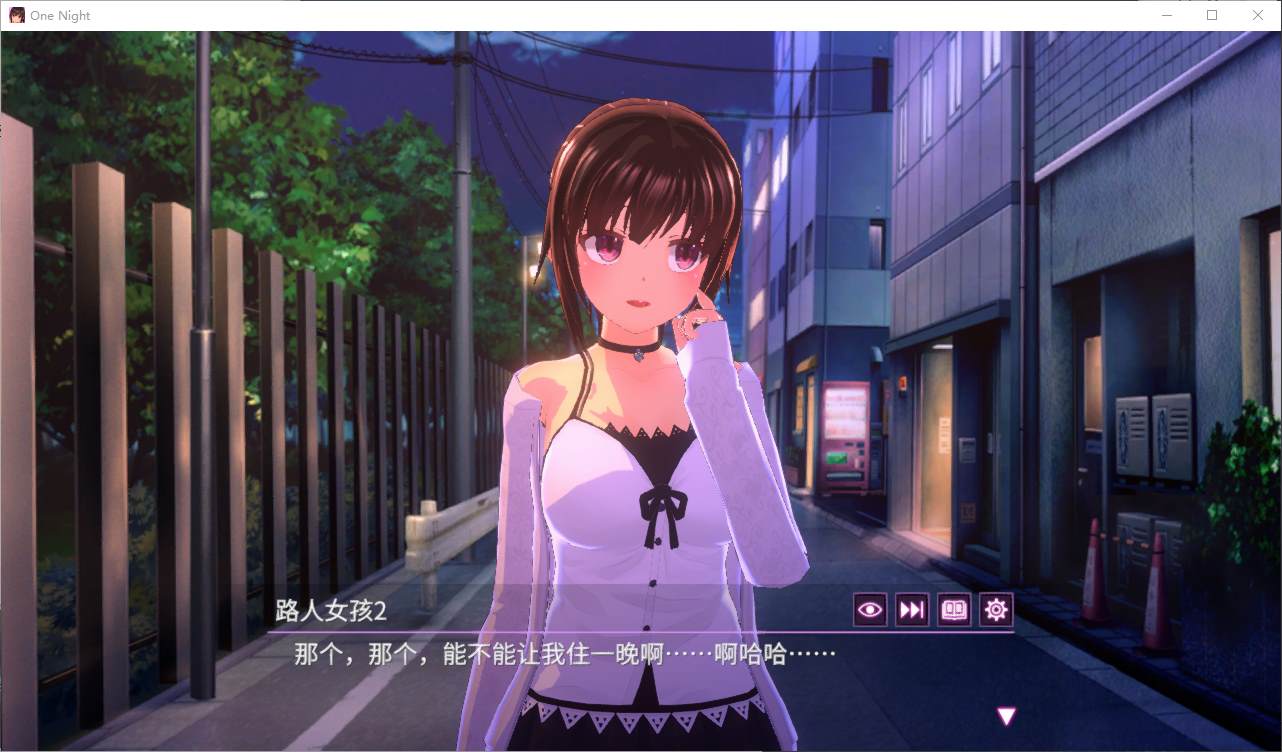Open settings with the gear icon

996,610
